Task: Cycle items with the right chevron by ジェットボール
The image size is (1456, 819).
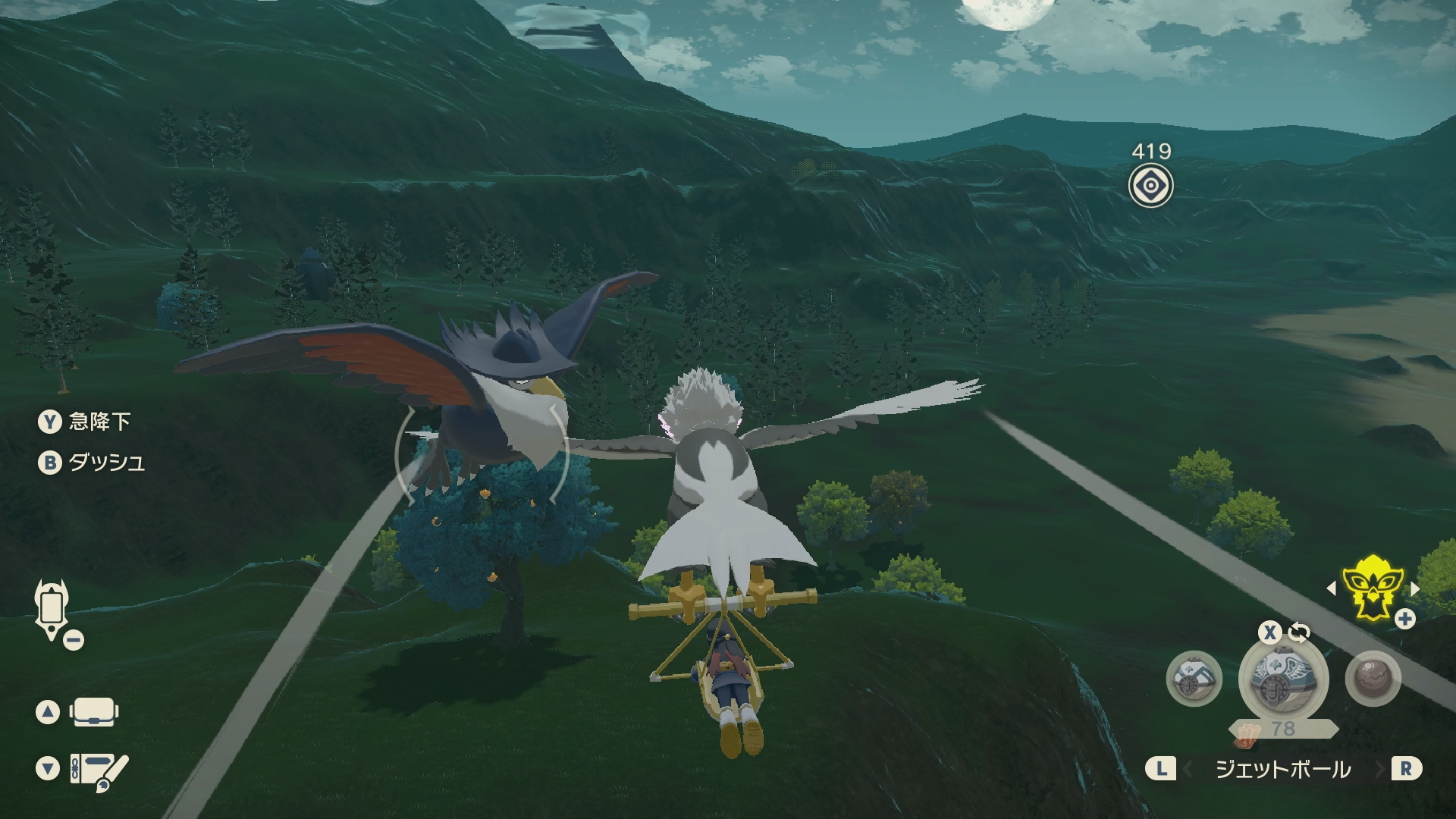Action: pyautogui.click(x=1380, y=770)
